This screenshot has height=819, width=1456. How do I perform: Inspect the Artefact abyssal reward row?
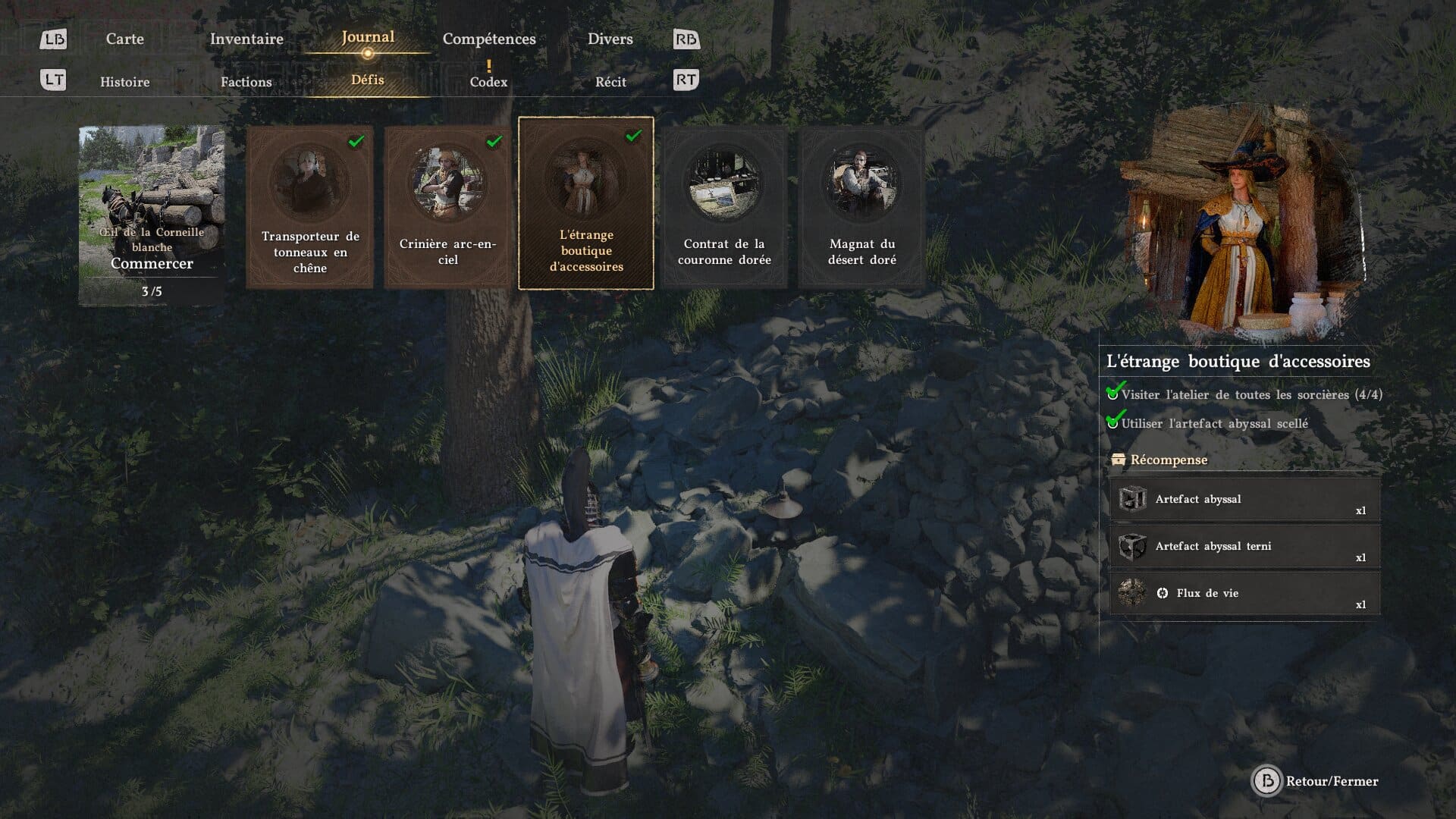(x=1244, y=500)
